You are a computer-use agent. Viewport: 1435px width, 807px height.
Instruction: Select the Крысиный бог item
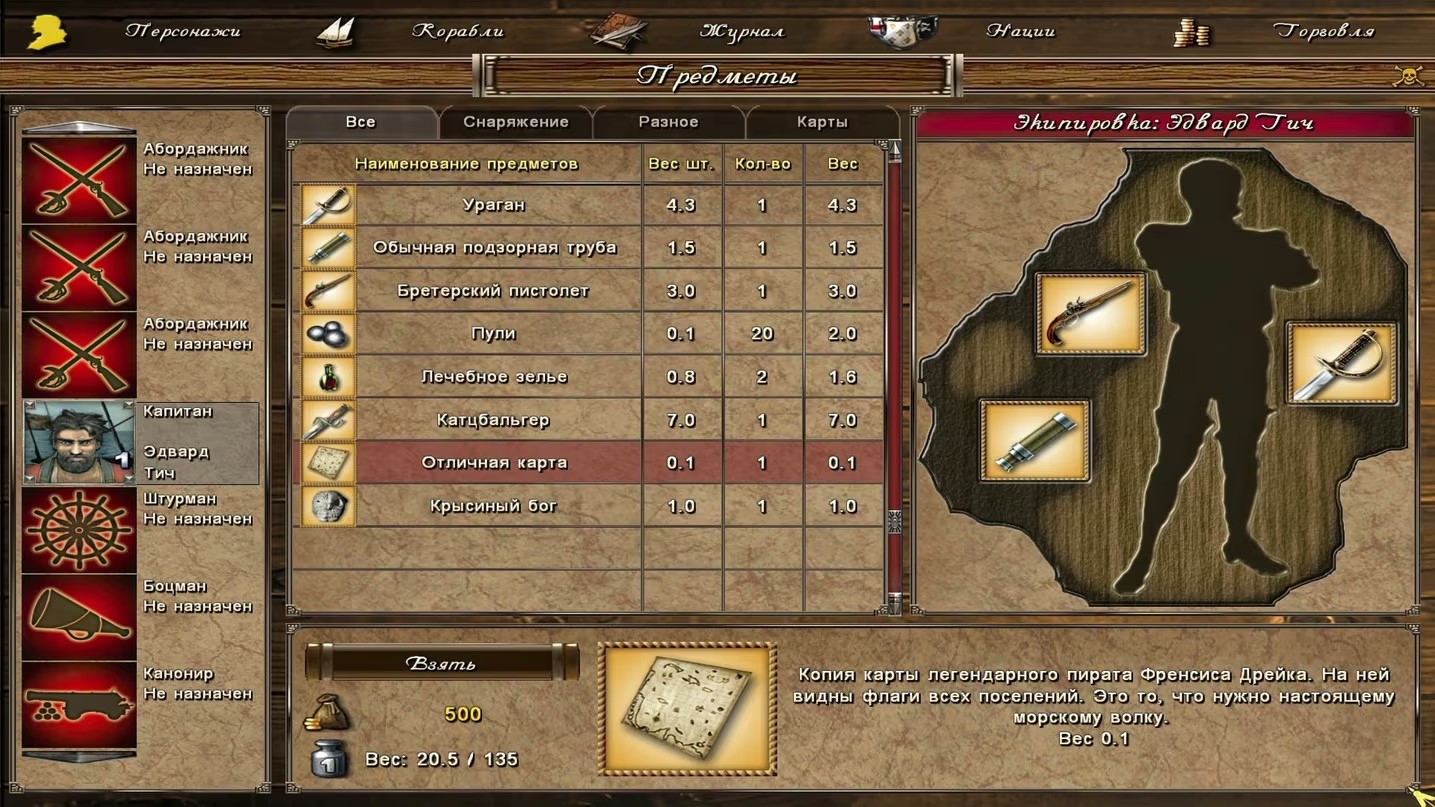[494, 506]
